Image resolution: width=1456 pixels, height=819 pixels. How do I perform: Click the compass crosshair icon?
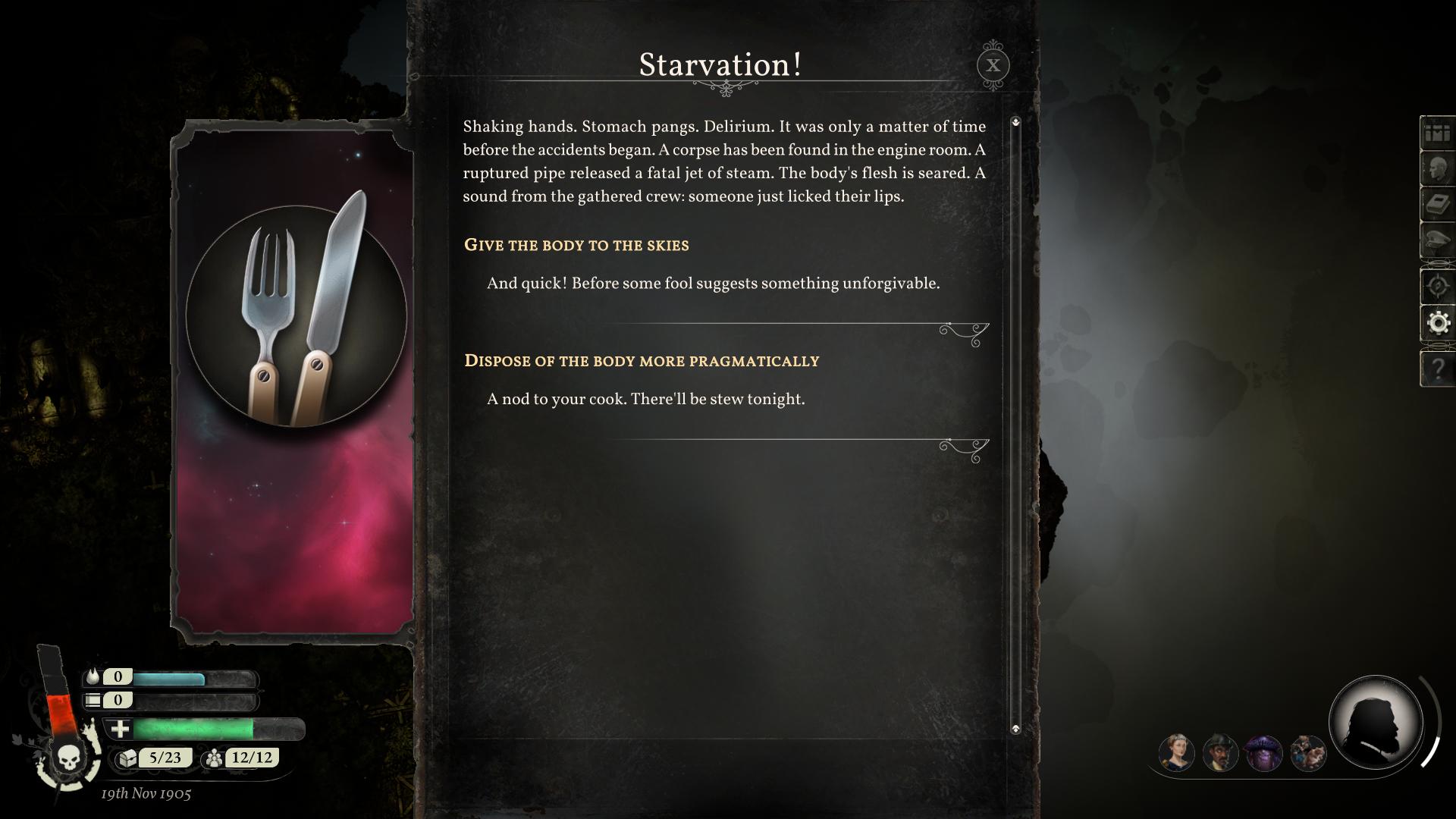pyautogui.click(x=1438, y=286)
